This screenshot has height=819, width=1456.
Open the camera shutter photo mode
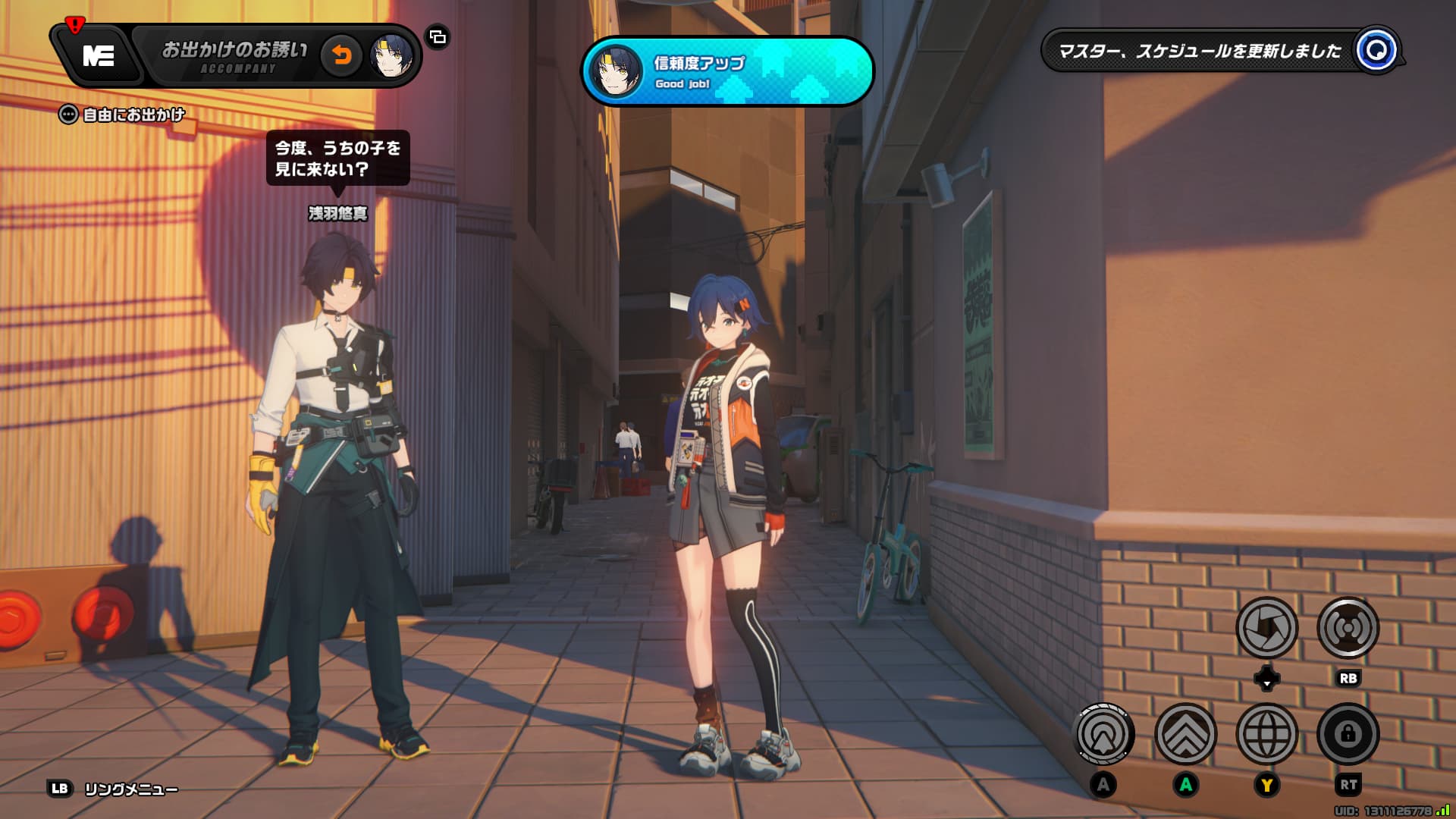[1266, 628]
